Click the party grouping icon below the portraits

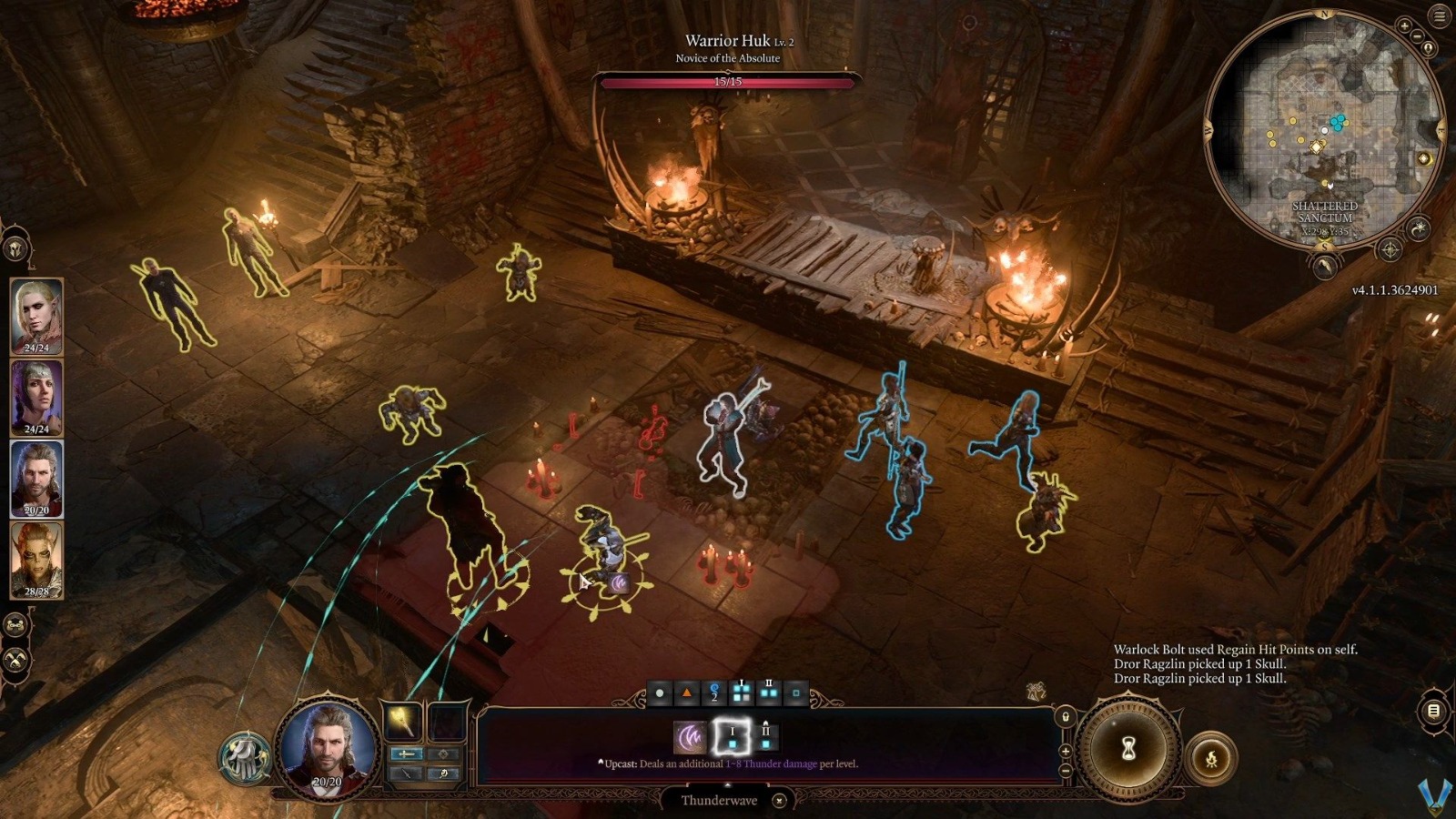(x=15, y=625)
